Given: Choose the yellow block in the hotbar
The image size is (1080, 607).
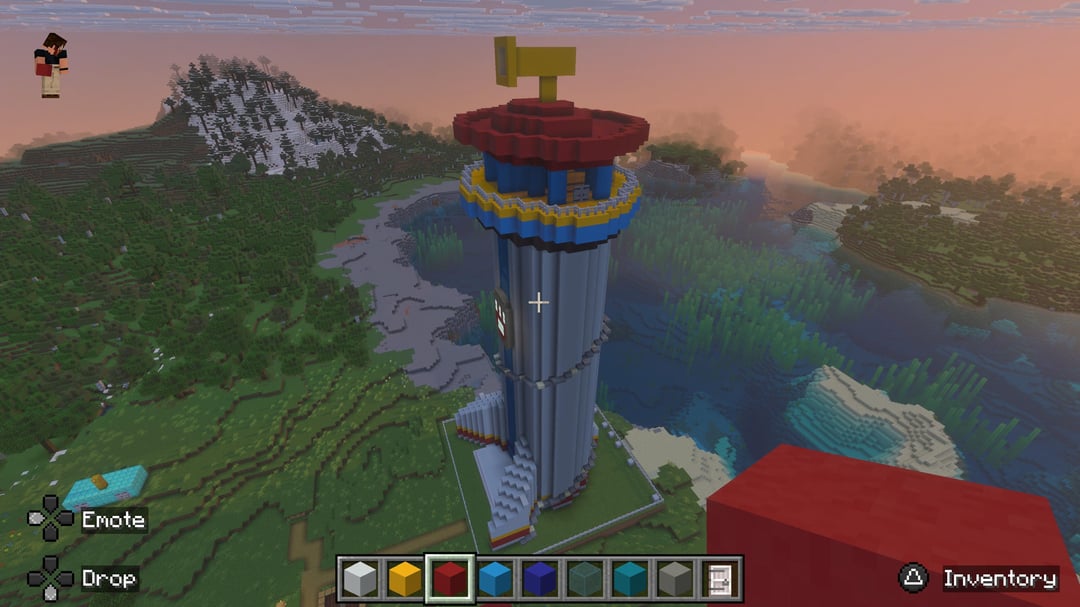Looking at the screenshot, I should click(404, 579).
